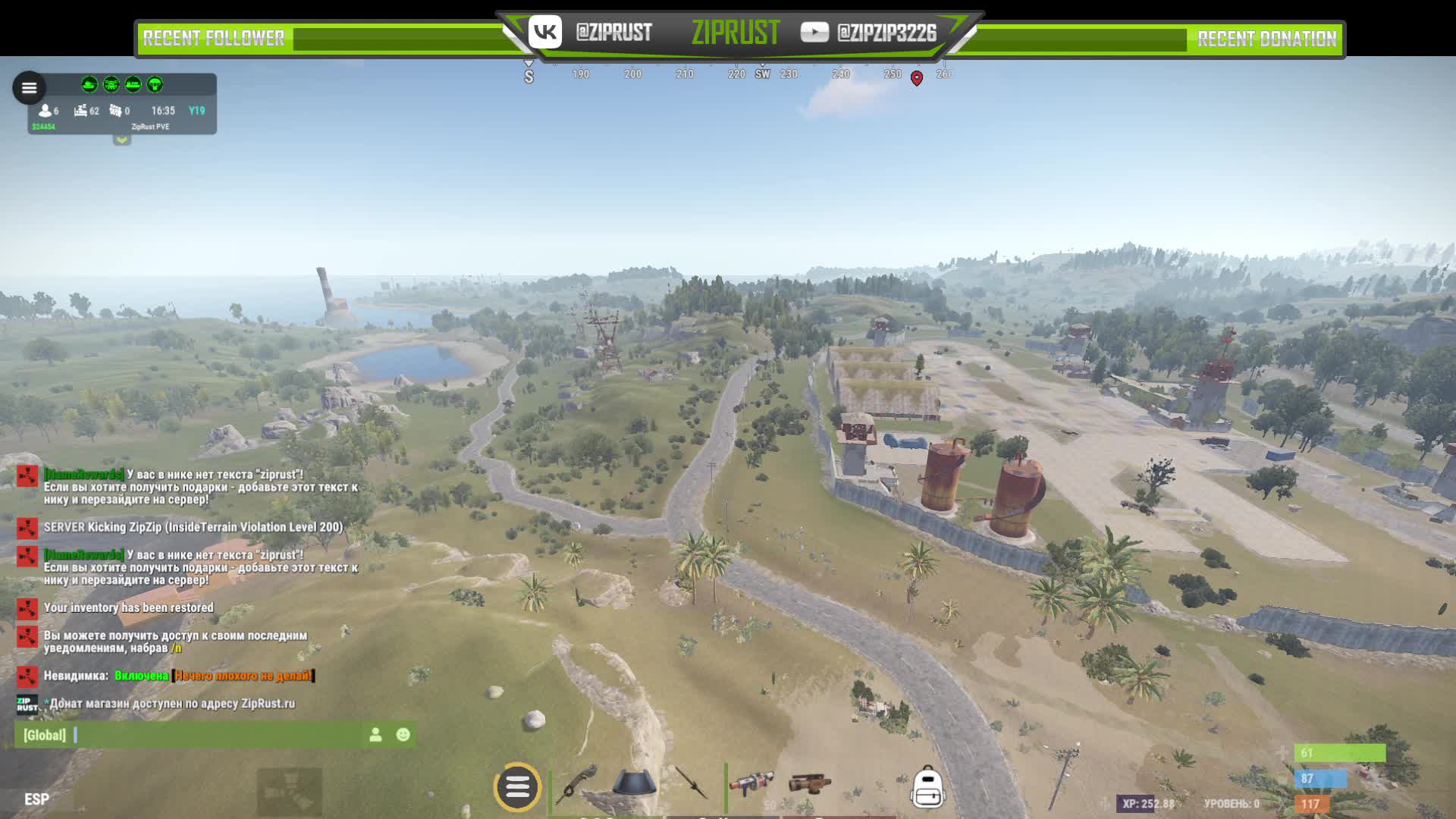Screen dimensions: 1456x819
Task: Focus the Global chat input field
Action: [x=212, y=735]
